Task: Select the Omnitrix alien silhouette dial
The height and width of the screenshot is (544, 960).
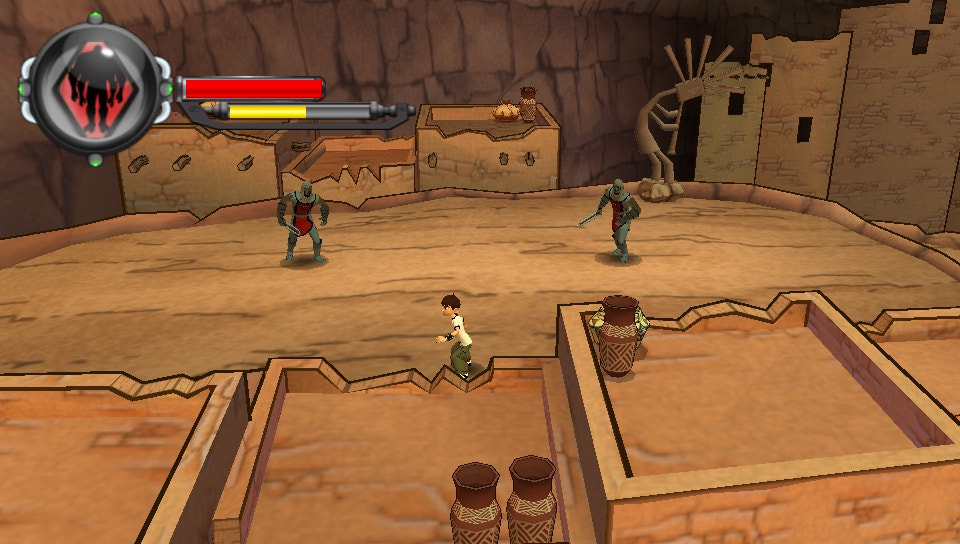Action: click(94, 88)
